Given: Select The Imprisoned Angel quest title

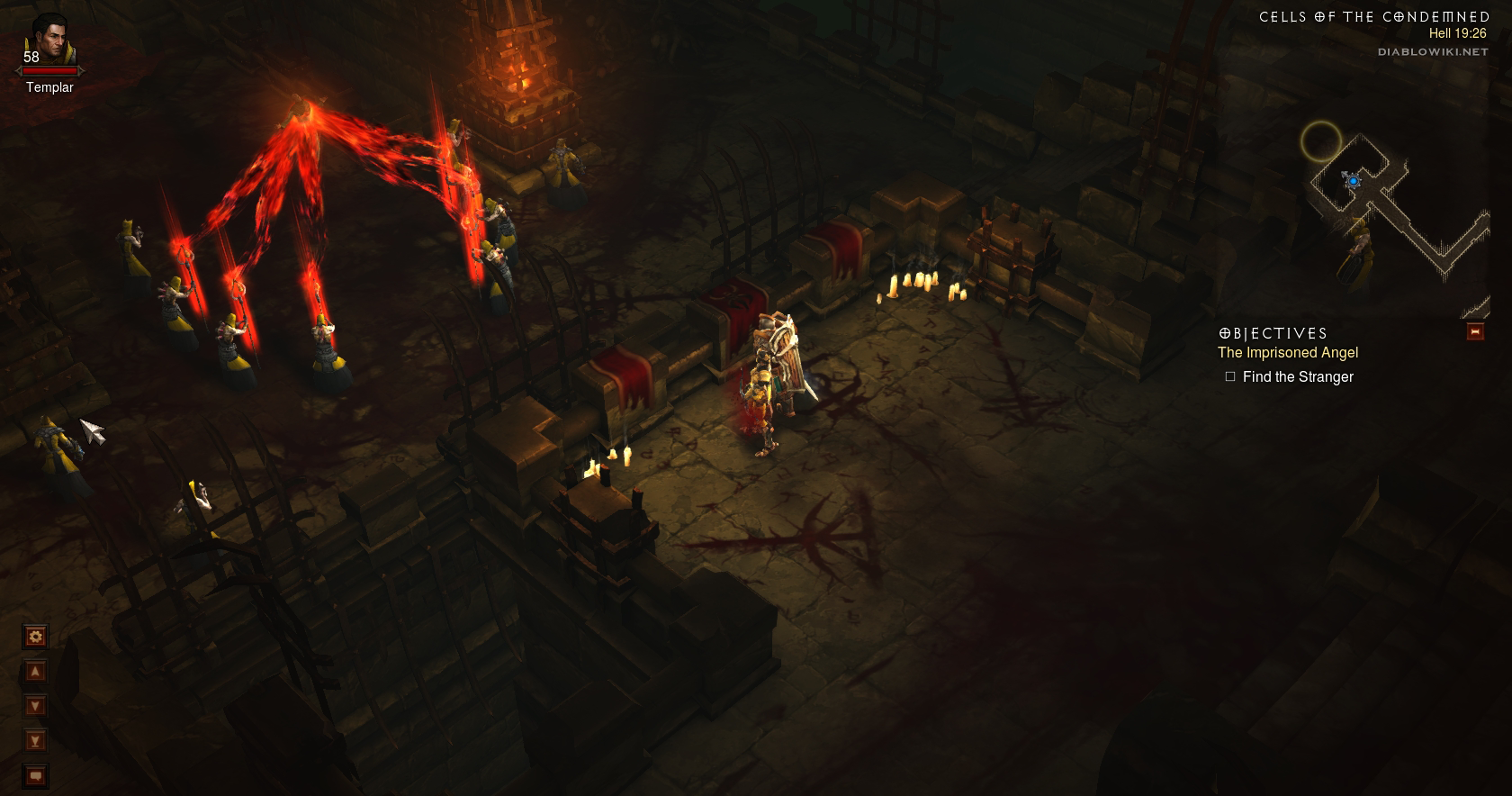Looking at the screenshot, I should pyautogui.click(x=1288, y=353).
